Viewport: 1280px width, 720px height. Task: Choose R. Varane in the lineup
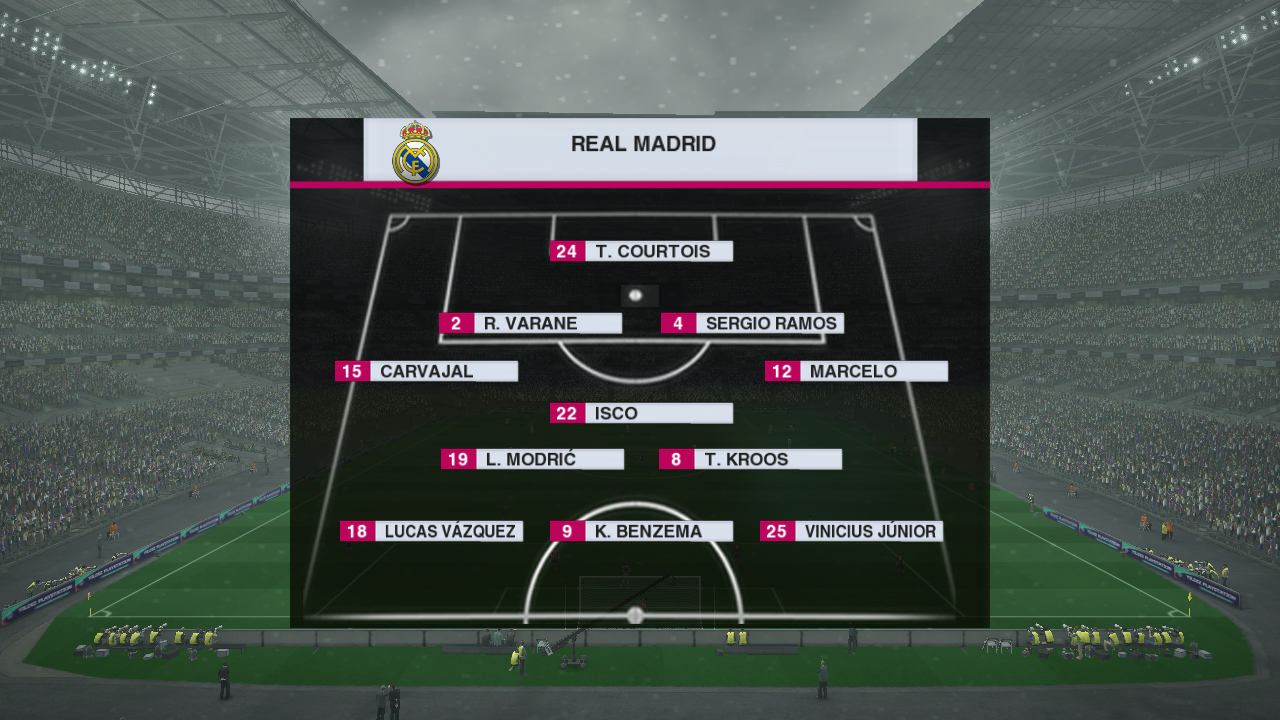click(530, 323)
